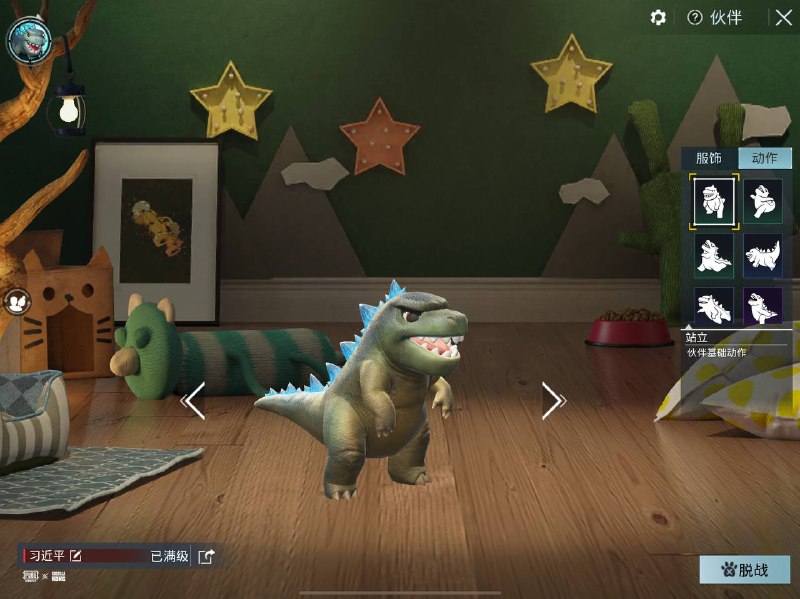This screenshot has width=800, height=599.
Task: Switch to the 服饰 tab
Action: (709, 158)
